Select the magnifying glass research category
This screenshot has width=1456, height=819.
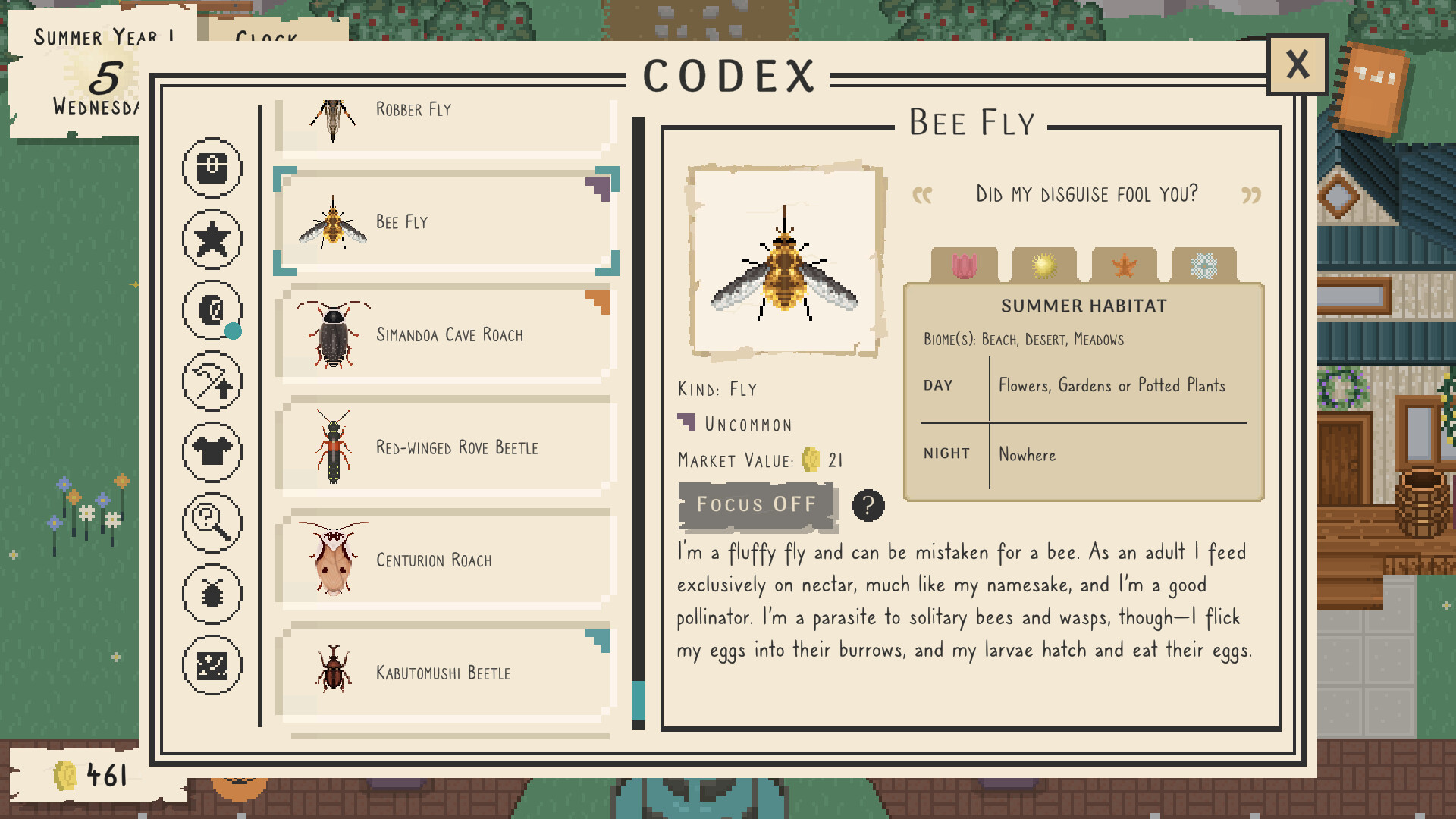click(x=212, y=522)
